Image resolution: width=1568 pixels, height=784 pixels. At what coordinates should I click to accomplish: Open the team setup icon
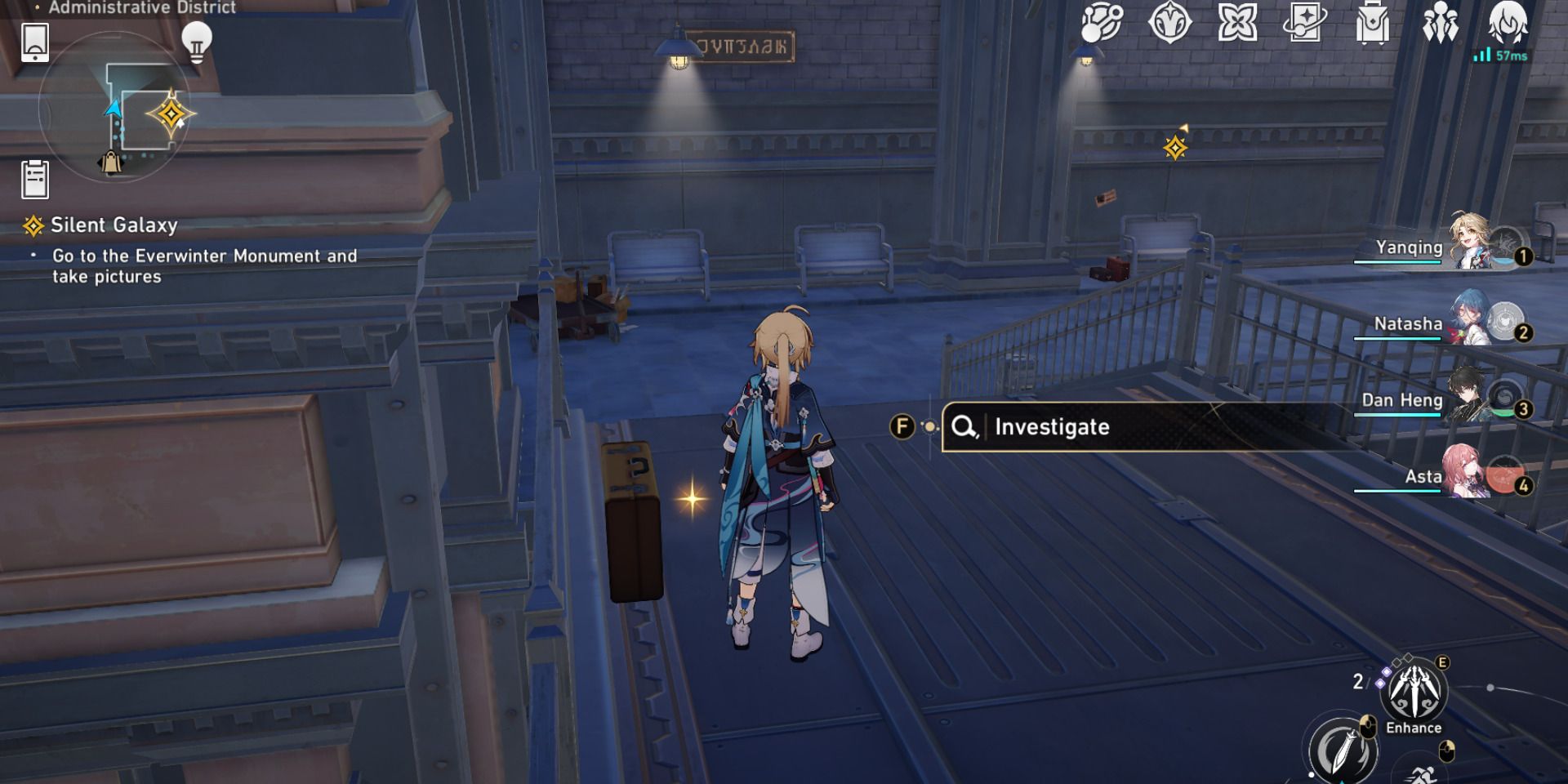tap(1440, 23)
